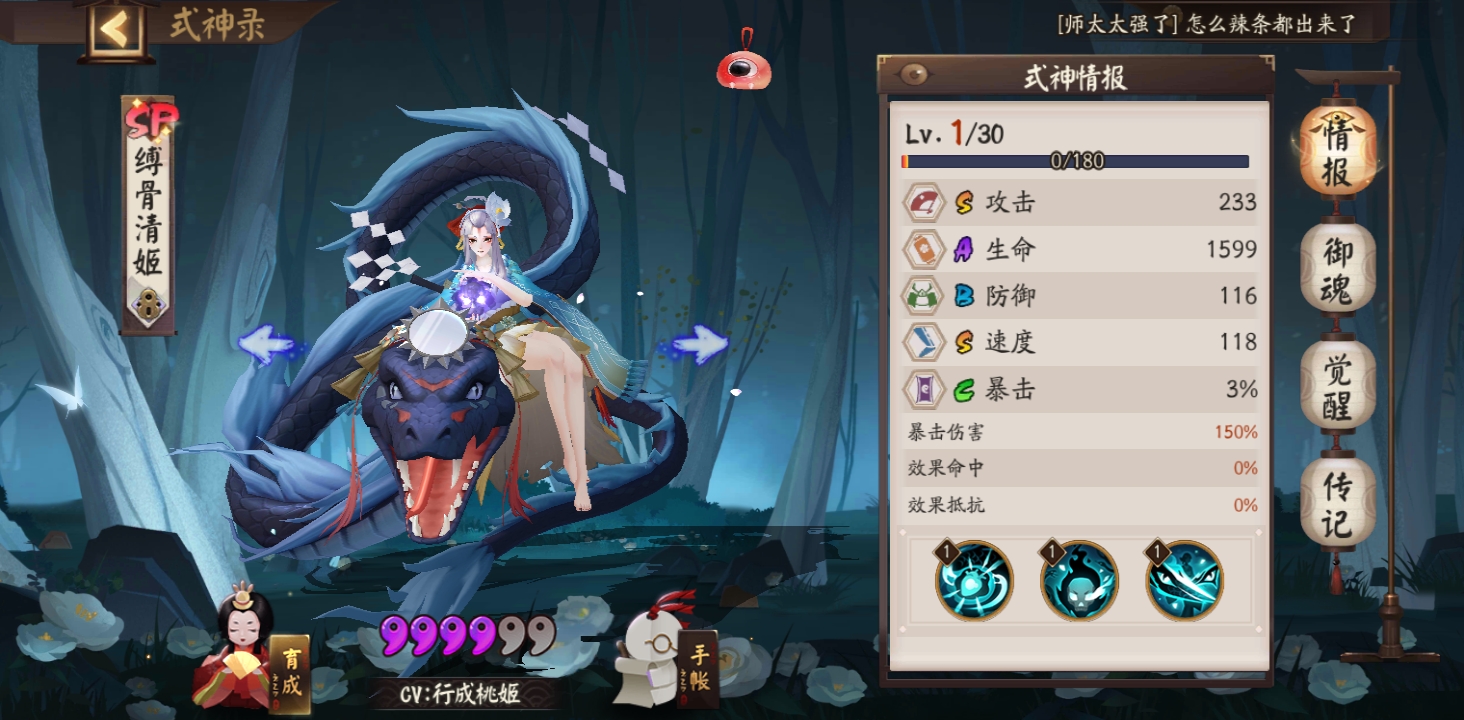Image resolution: width=1464 pixels, height=720 pixels.
Task: Switch to the 御魂 souls tab
Action: [x=1337, y=265]
